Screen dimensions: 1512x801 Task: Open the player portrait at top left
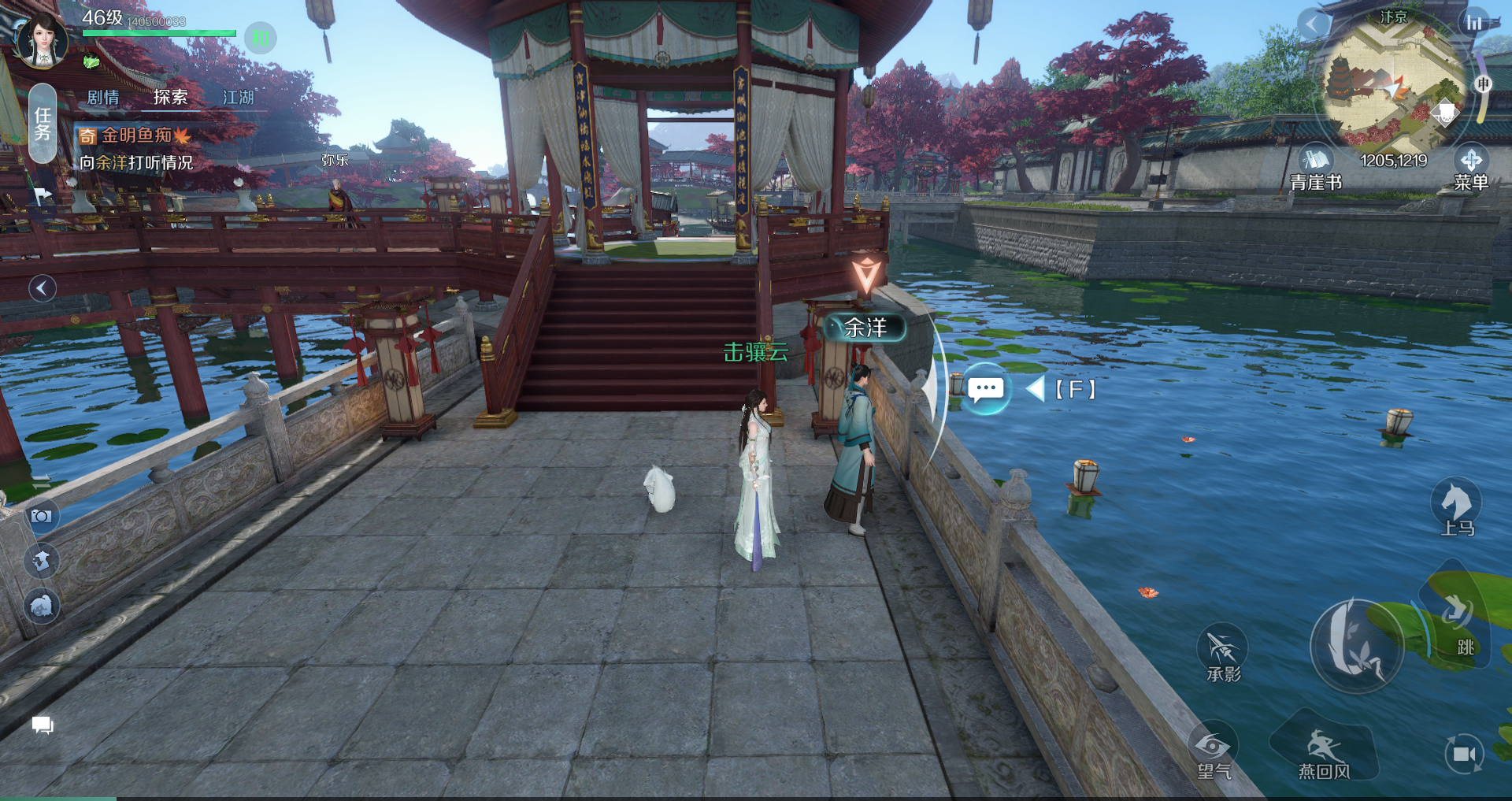click(x=43, y=39)
